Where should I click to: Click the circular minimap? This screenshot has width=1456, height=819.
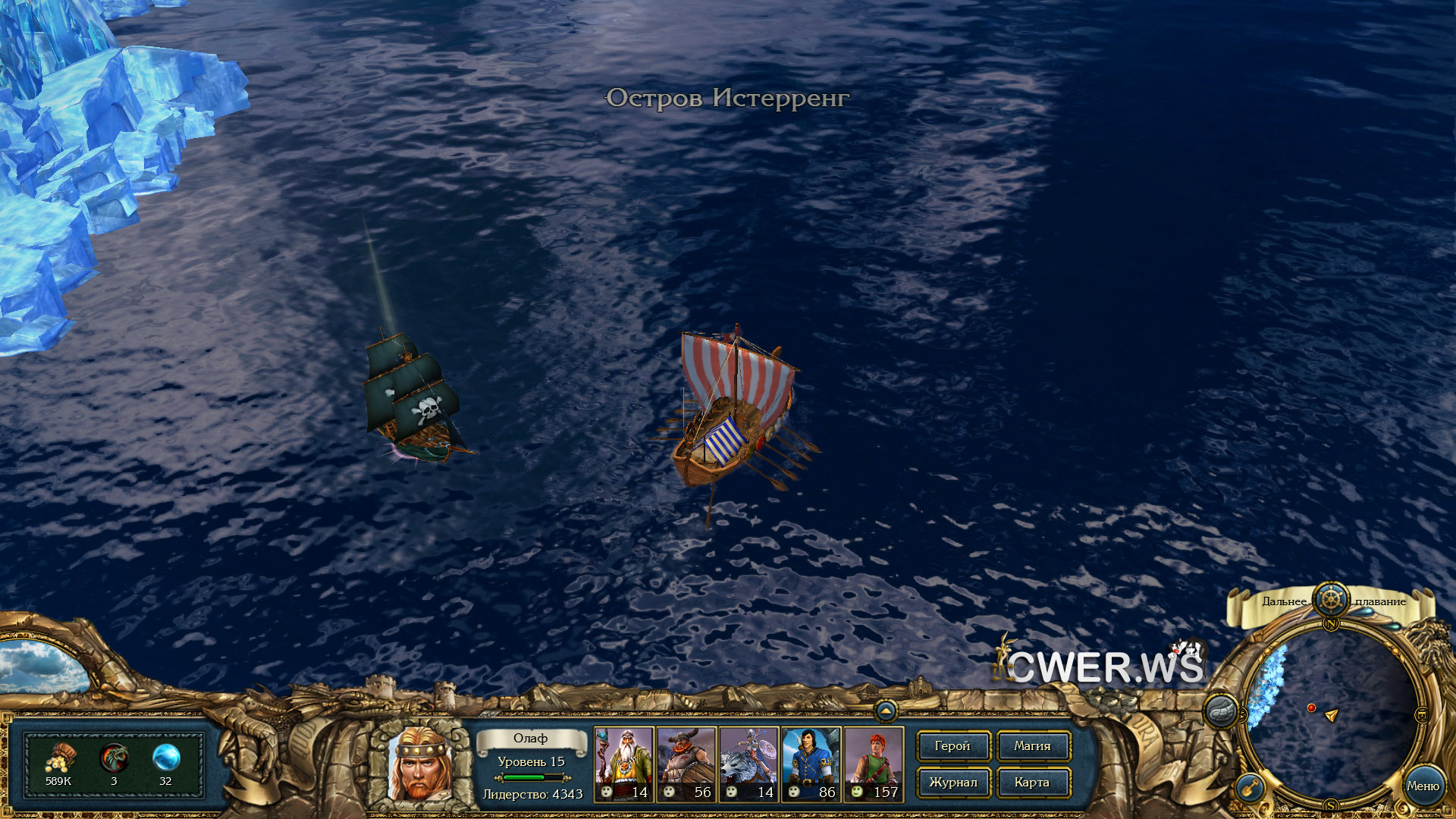coord(1331,713)
